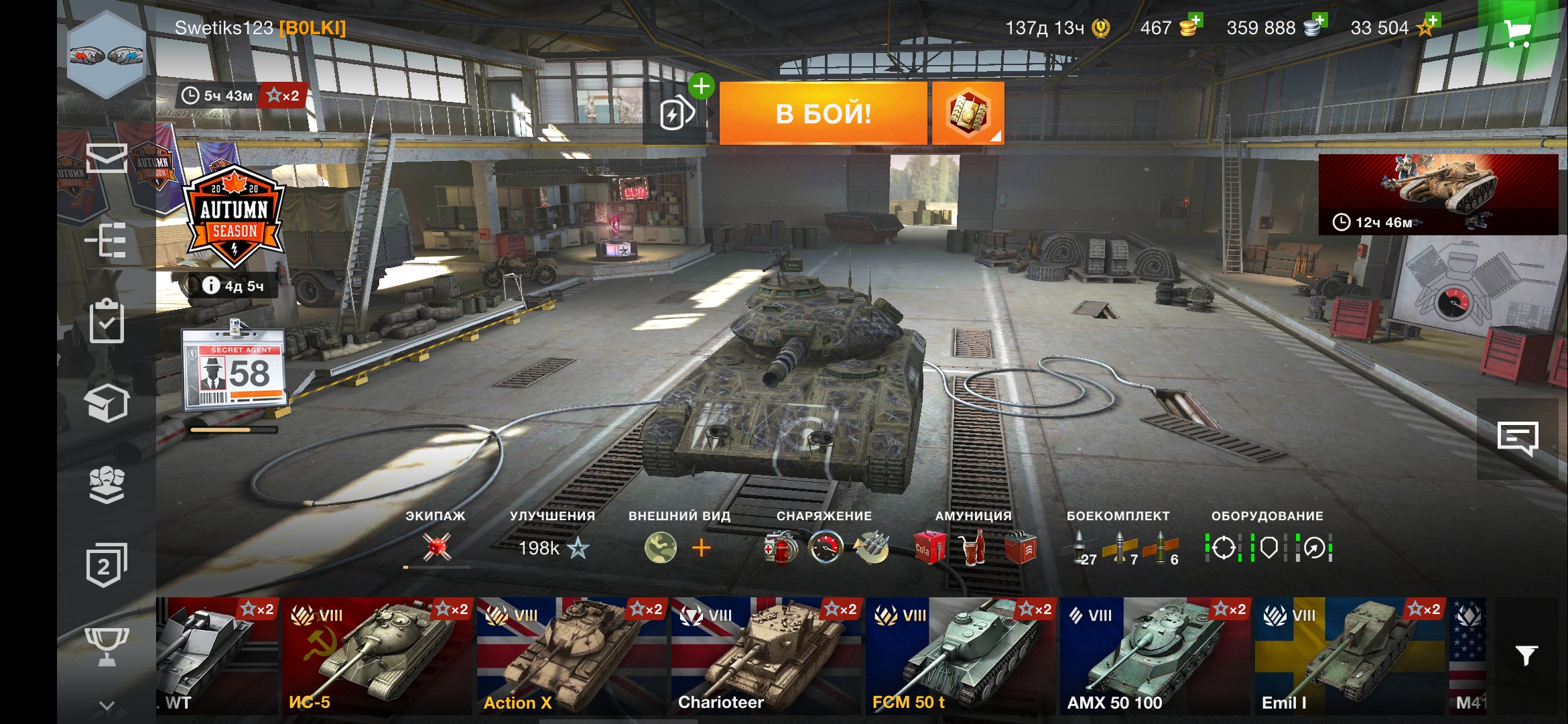This screenshot has height=724, width=1568.
Task: Choose the Charioteer tank
Action: pos(767,656)
